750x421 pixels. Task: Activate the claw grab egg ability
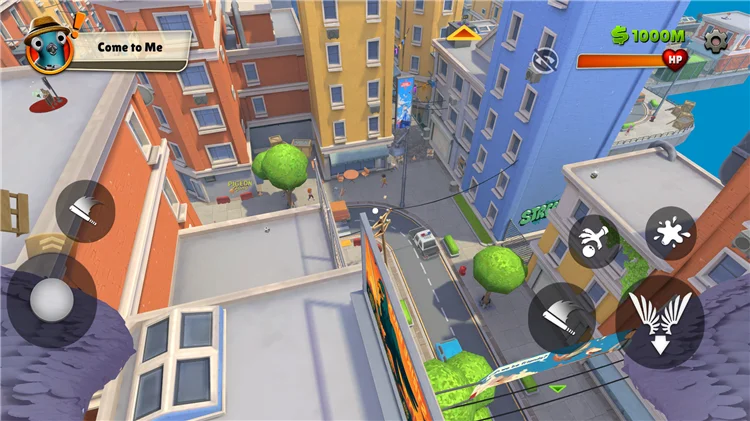coord(594,240)
